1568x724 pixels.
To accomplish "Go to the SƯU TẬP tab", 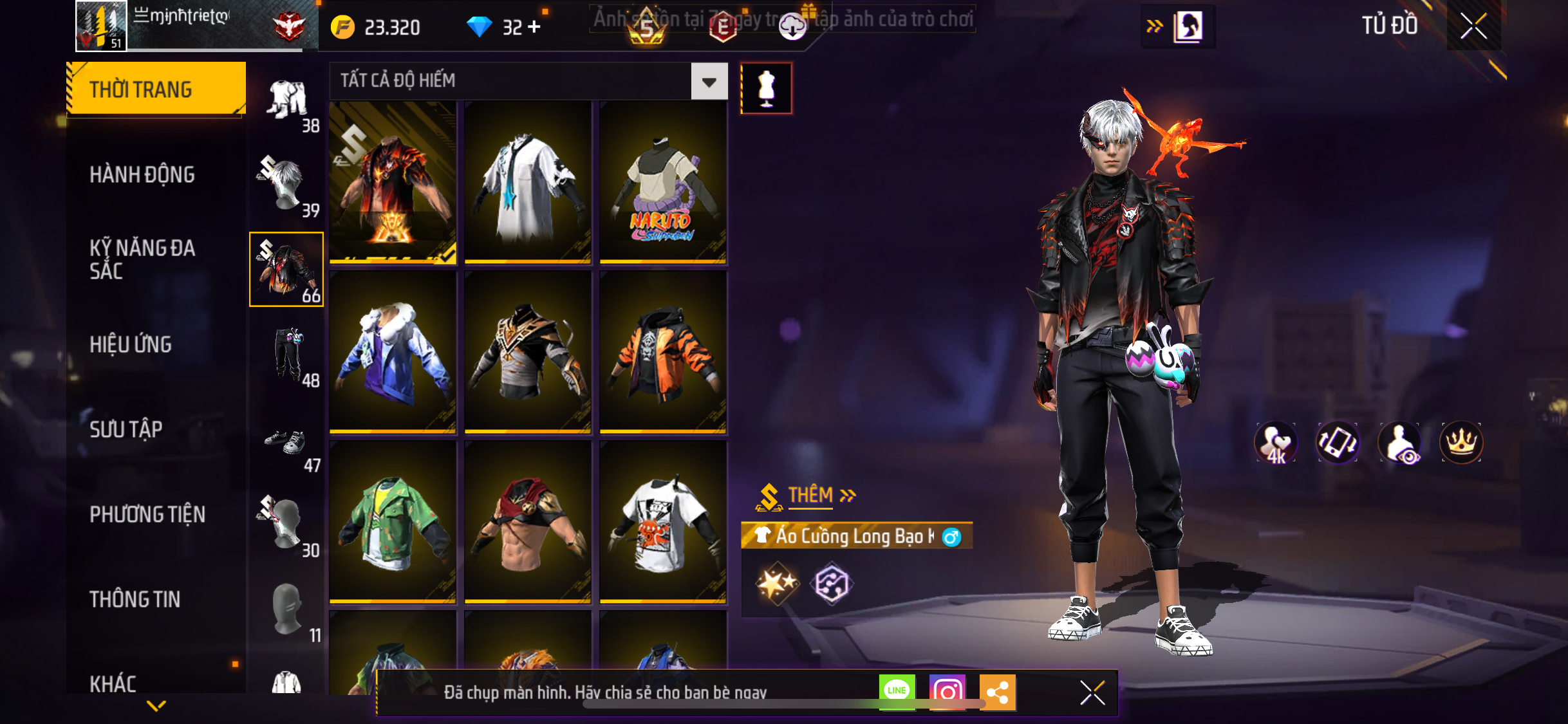I will (126, 429).
